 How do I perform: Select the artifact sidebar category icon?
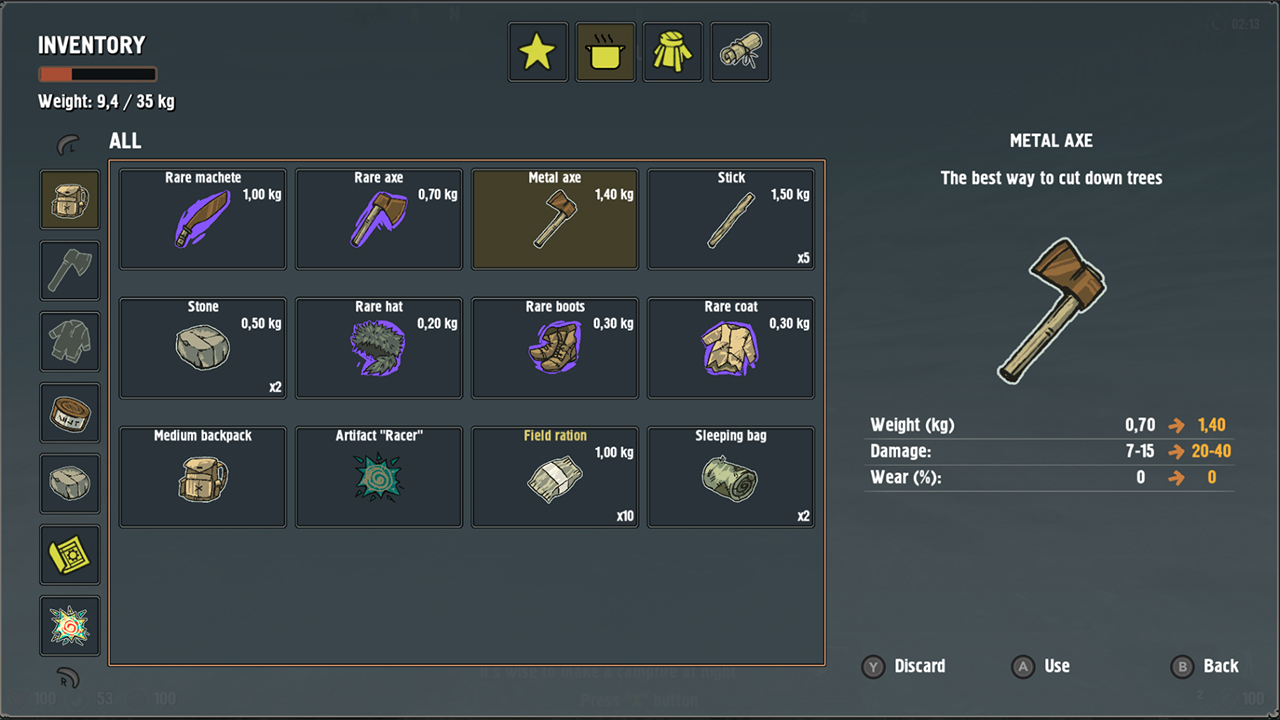[69, 625]
